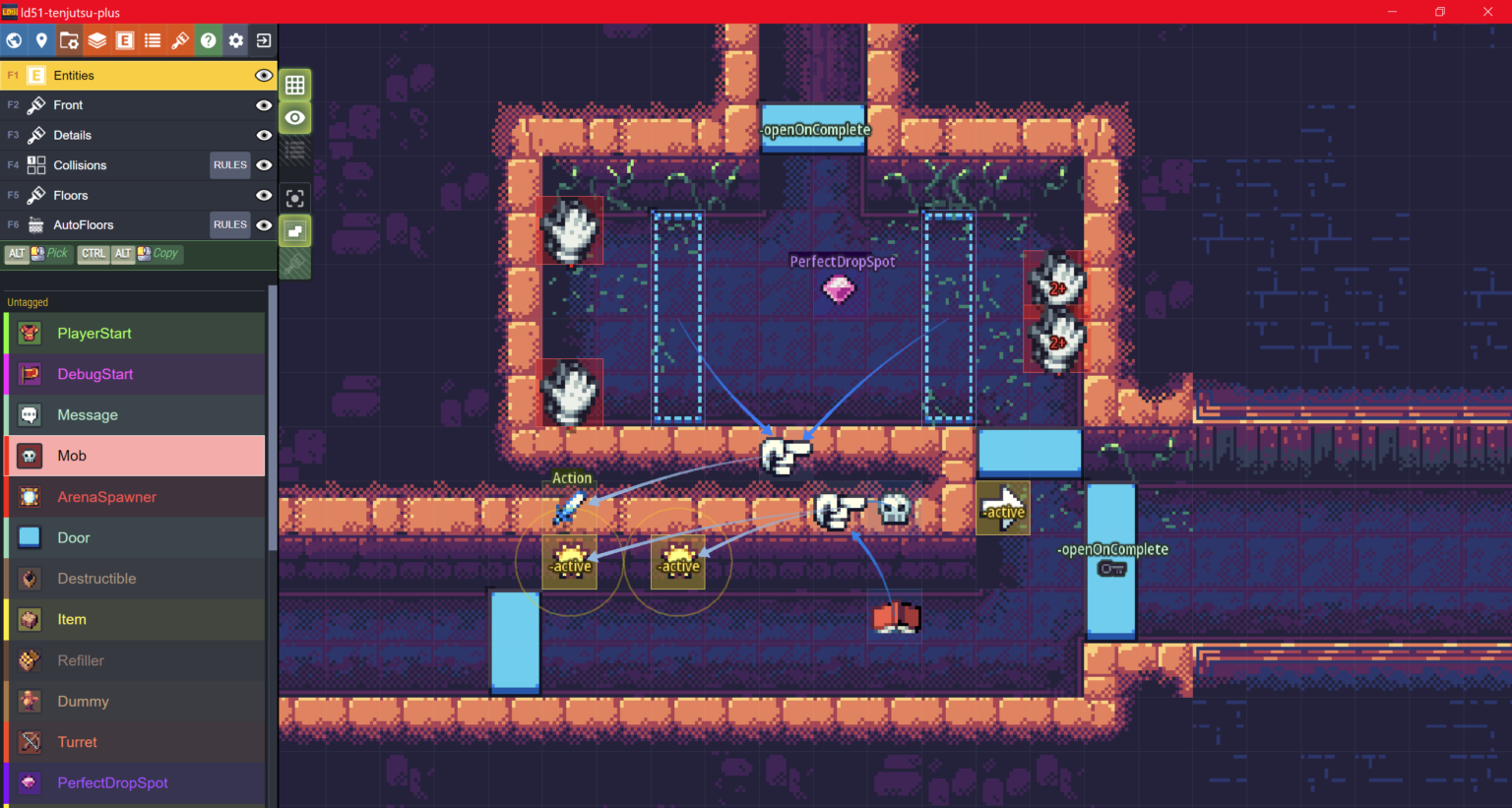Viewport: 1512px width, 808px height.
Task: Open the app settings gear
Action: tap(236, 40)
